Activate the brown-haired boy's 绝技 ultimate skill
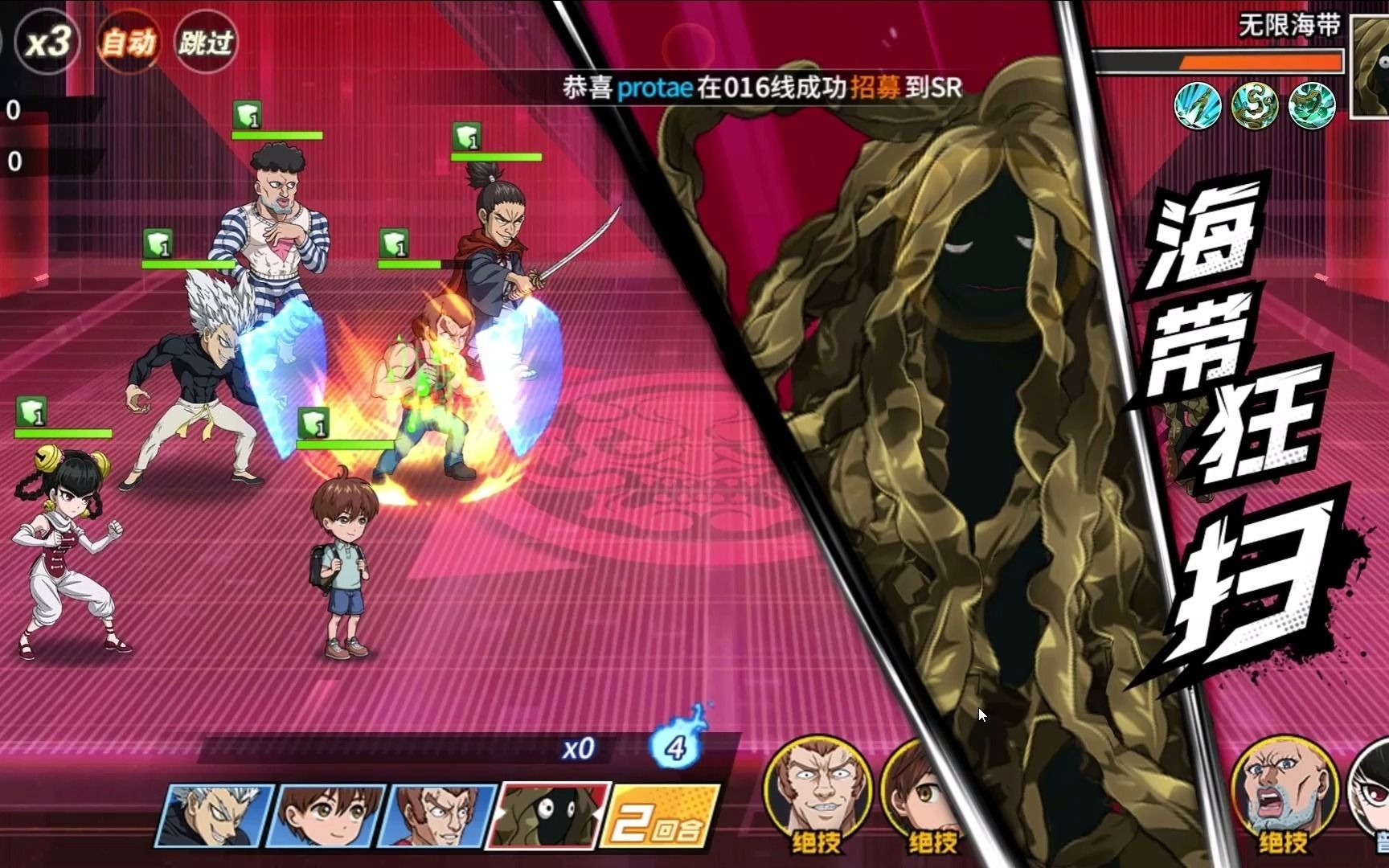The height and width of the screenshot is (868, 1389). coord(923,792)
